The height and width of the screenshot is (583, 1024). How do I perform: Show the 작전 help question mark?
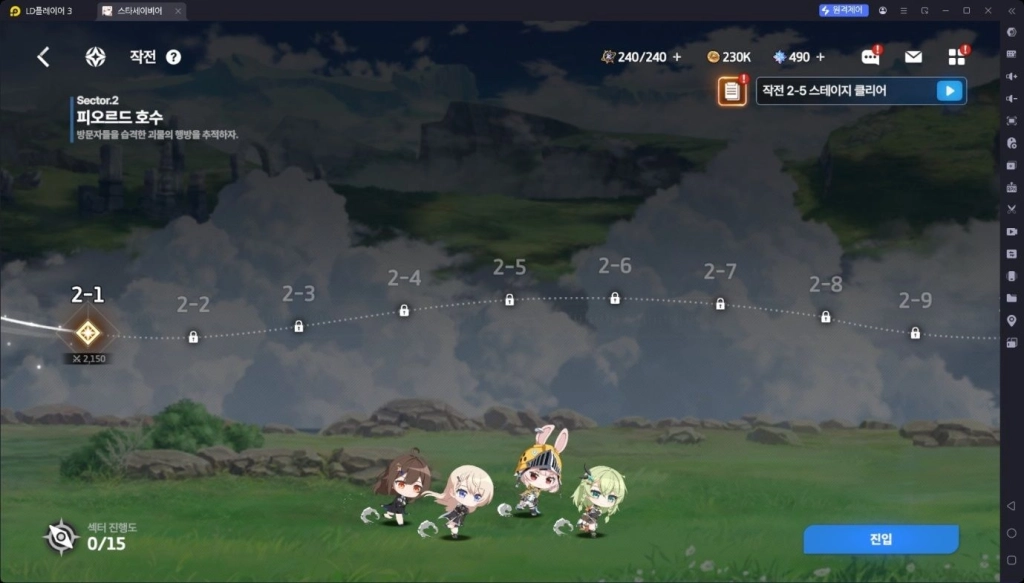point(173,57)
